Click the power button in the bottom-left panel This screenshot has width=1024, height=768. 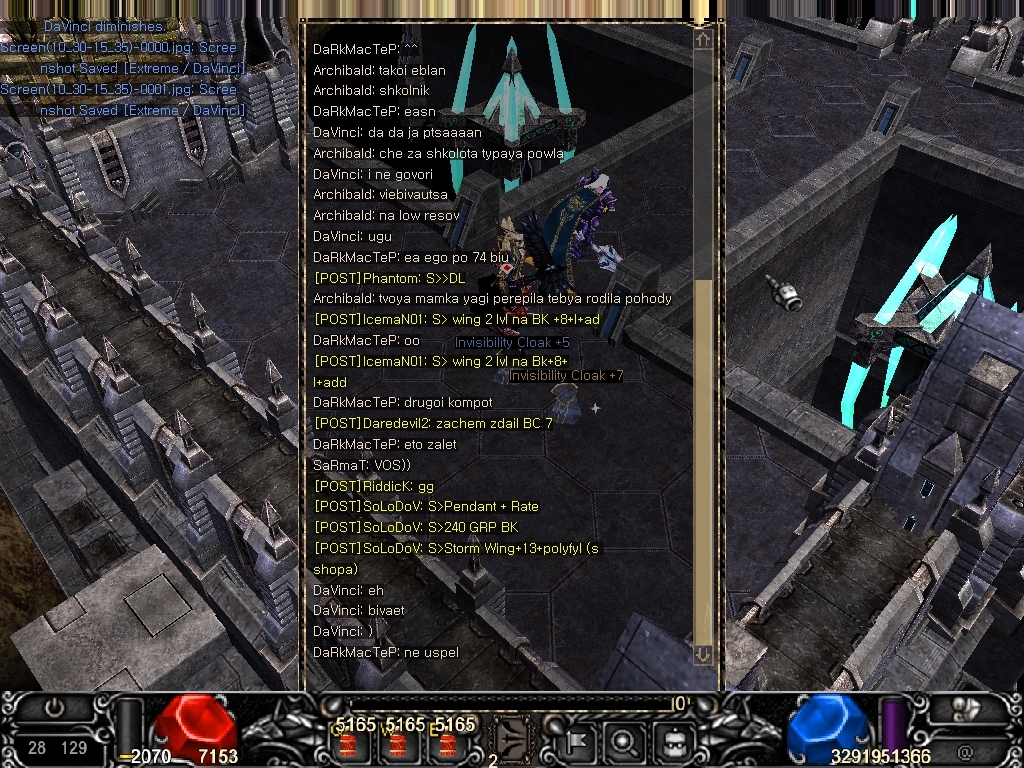pos(55,707)
